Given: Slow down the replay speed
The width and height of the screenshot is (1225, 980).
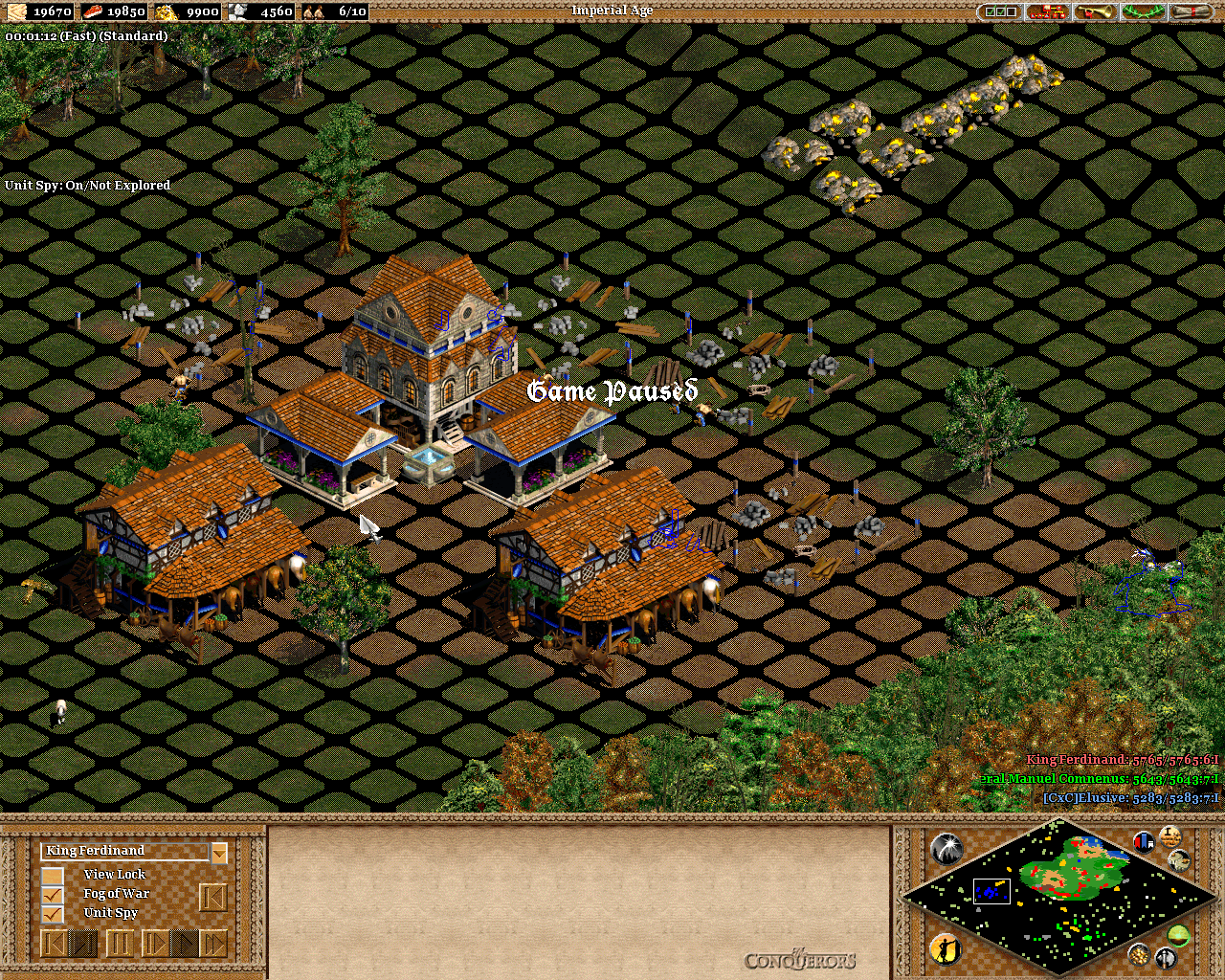Looking at the screenshot, I should point(83,944).
